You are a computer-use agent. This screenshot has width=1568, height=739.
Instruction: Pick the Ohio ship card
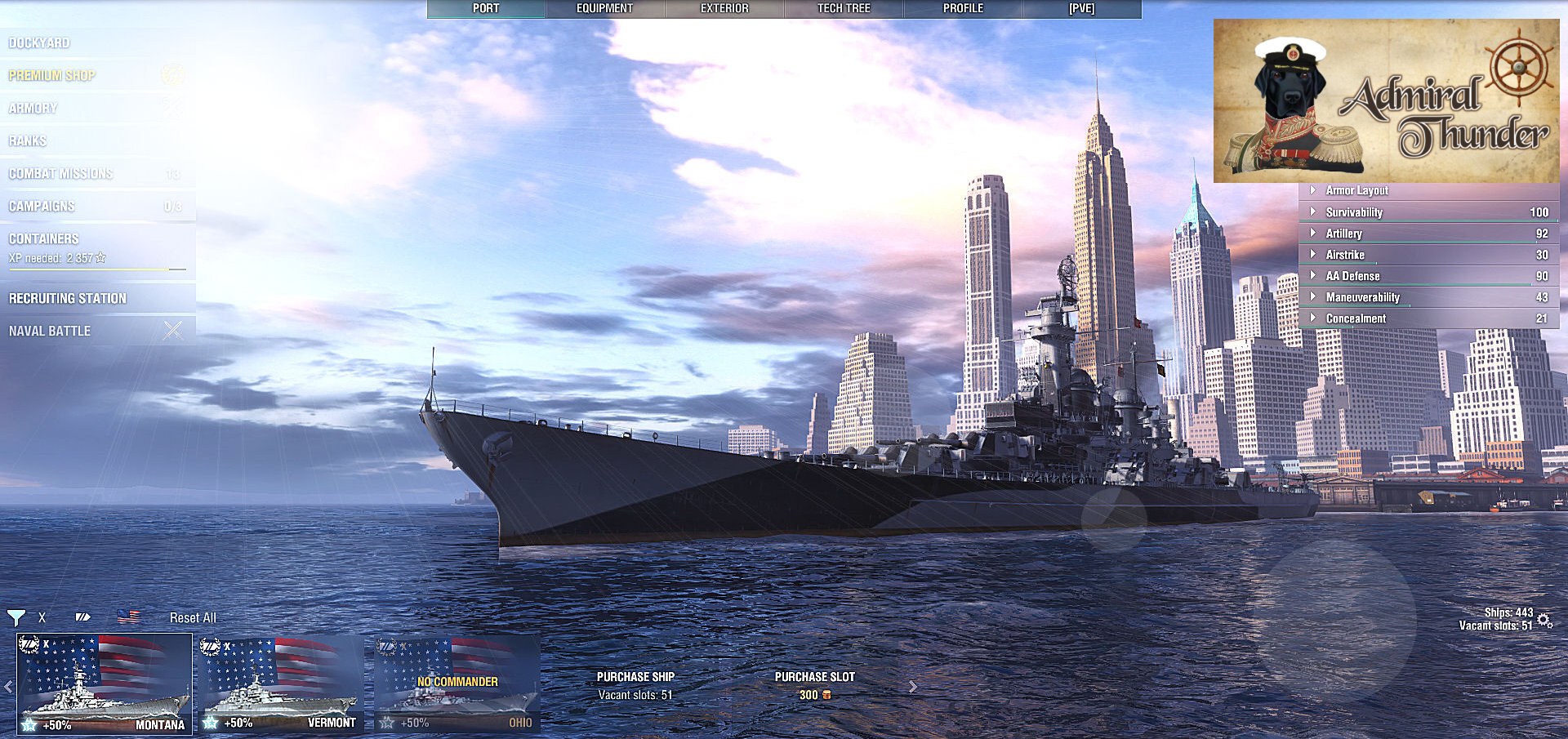pyautogui.click(x=457, y=684)
